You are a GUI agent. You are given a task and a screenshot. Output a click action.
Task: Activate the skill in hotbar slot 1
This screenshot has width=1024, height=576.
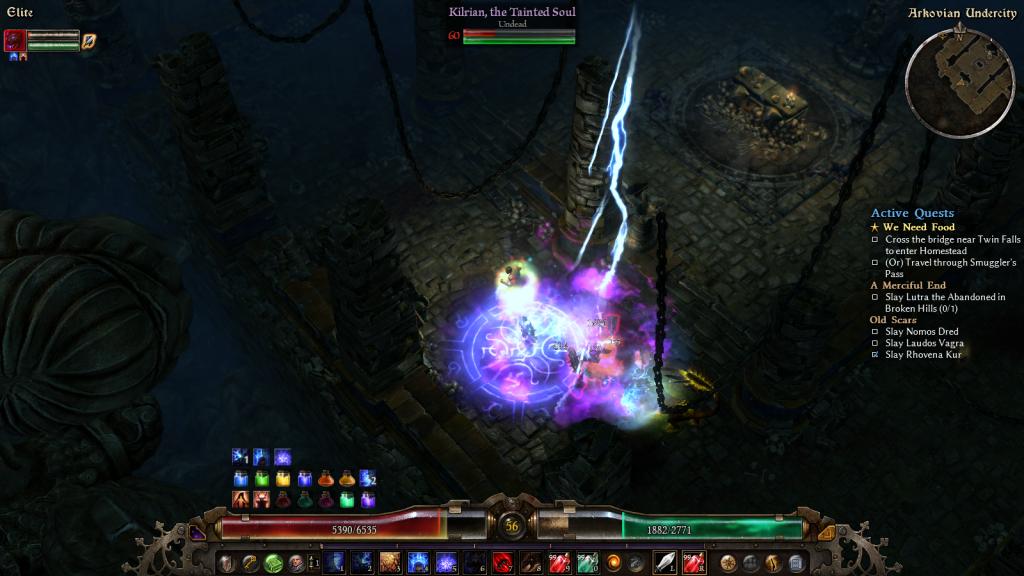(x=335, y=562)
